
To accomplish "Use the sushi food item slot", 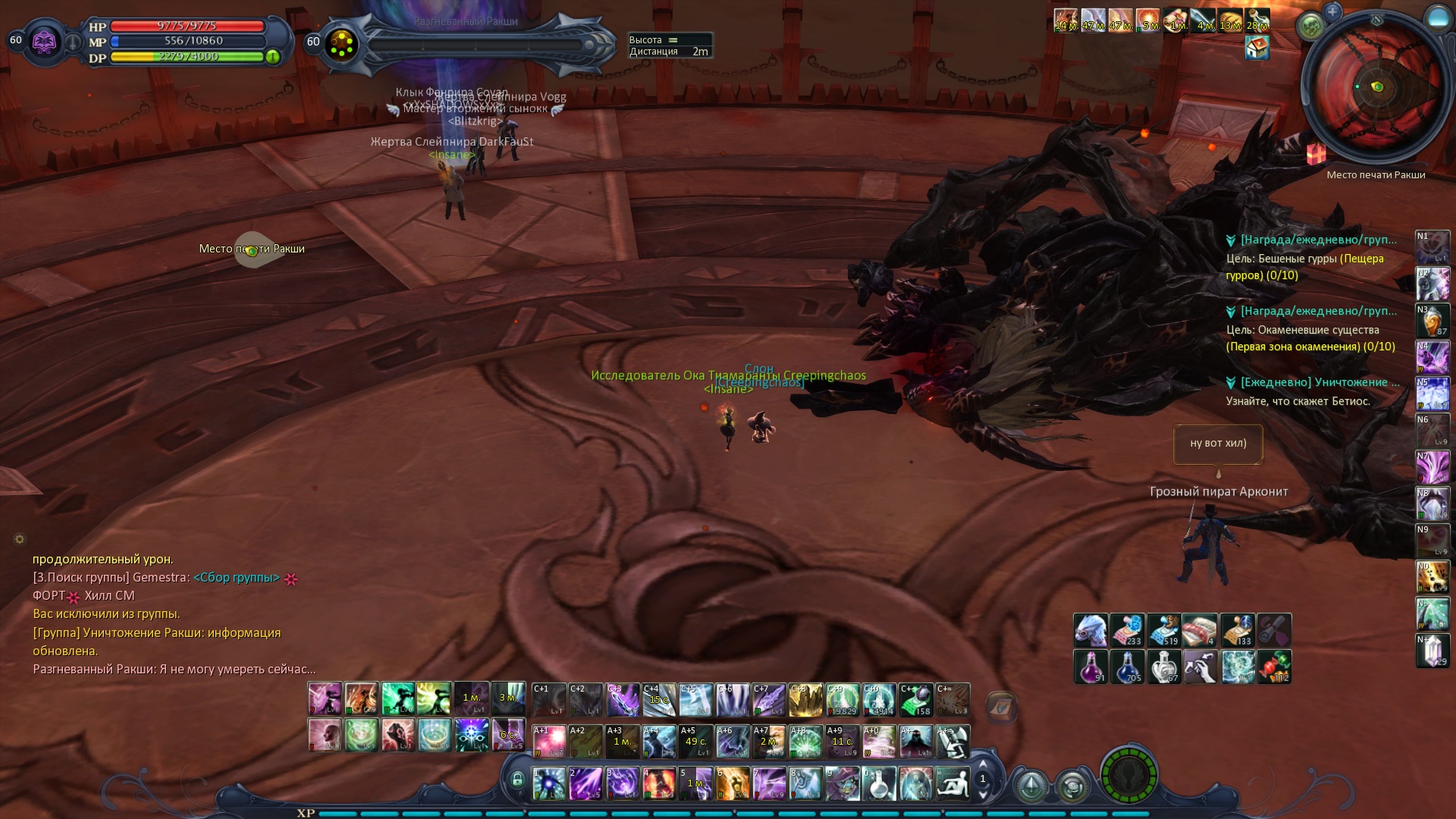I will (1200, 630).
